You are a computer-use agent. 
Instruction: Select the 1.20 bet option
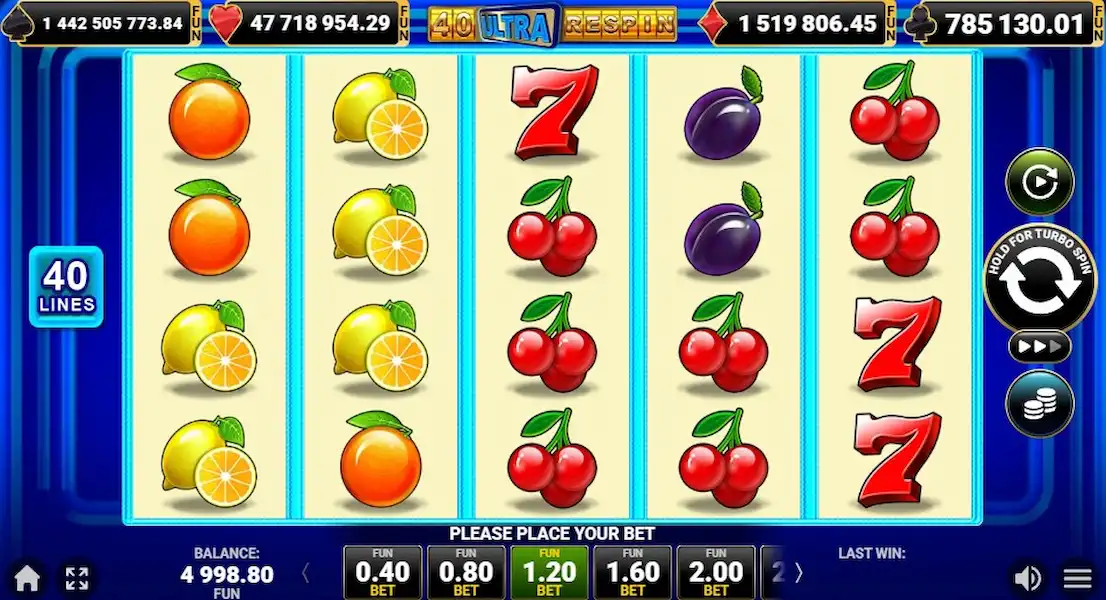tap(549, 573)
